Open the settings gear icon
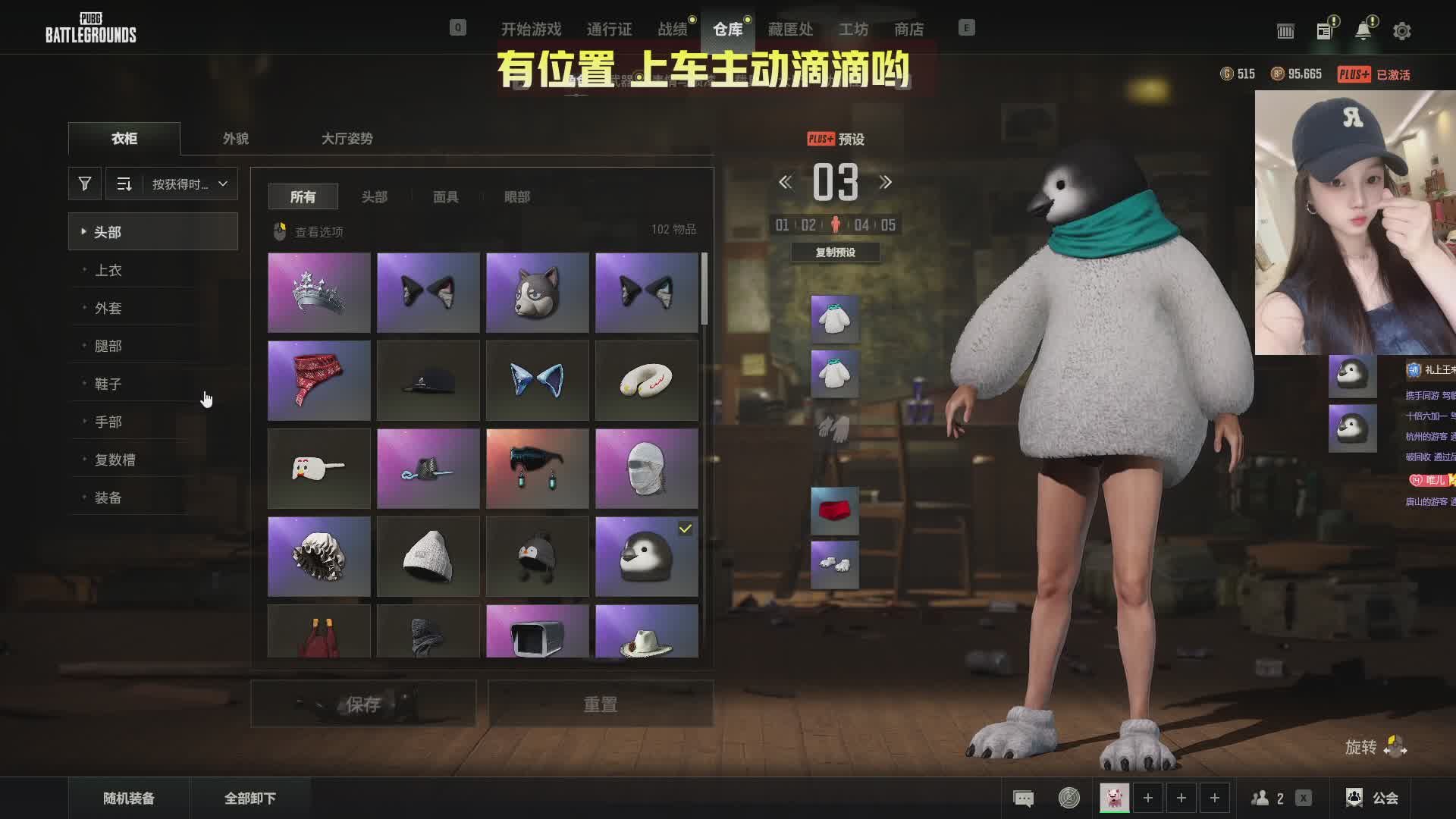 (x=1401, y=31)
